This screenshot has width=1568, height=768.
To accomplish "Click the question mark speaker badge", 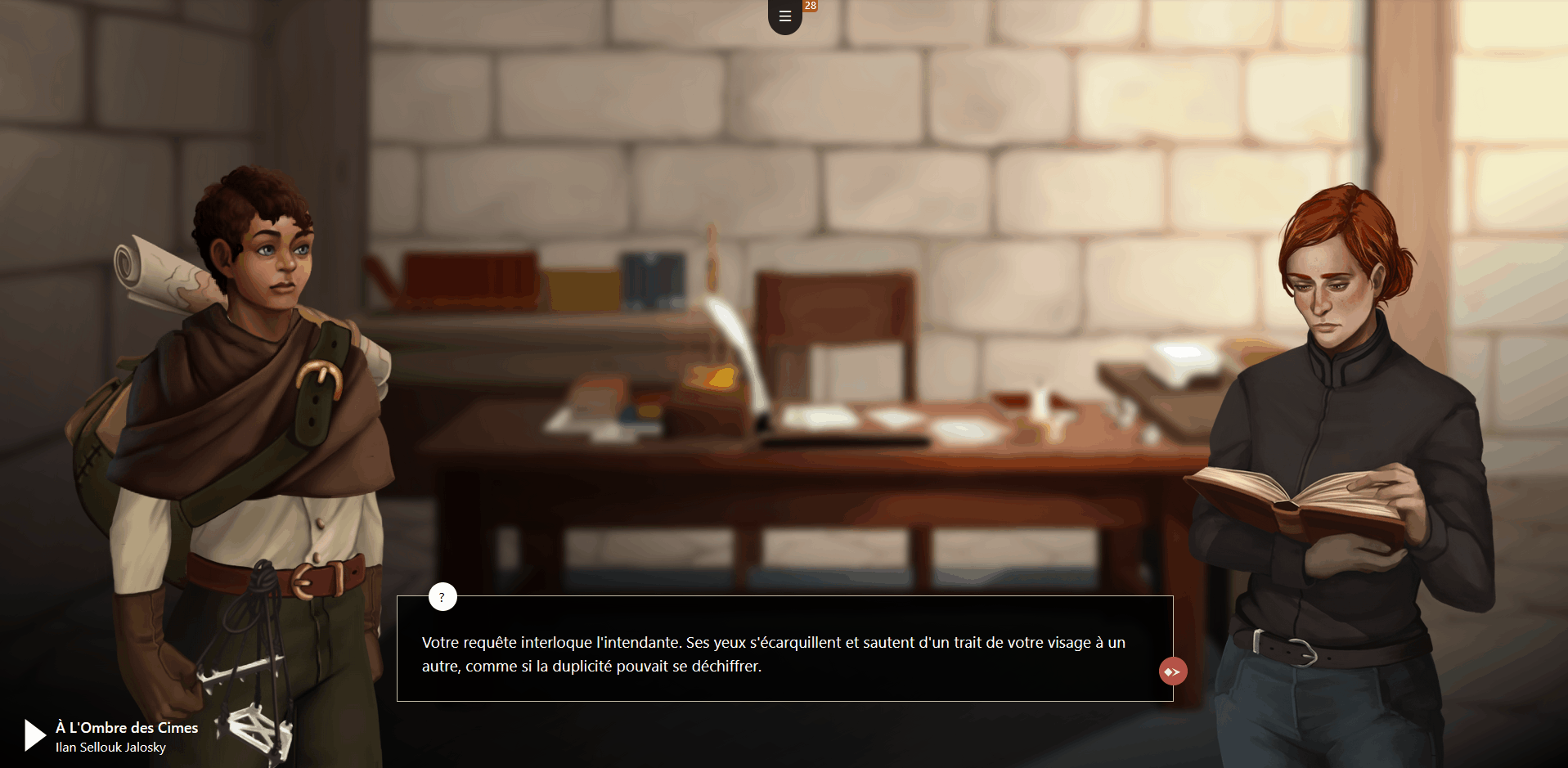I will point(443,597).
